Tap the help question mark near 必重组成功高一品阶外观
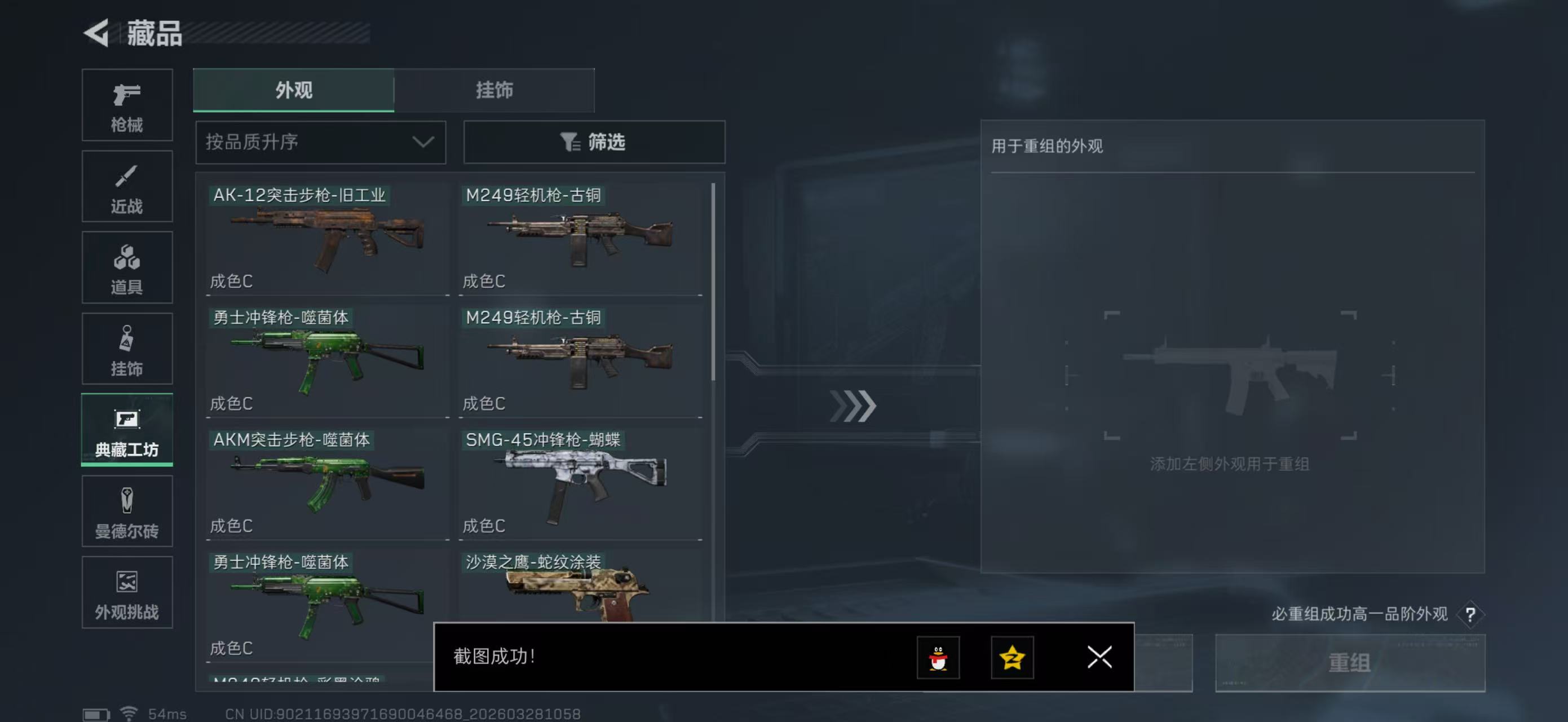Viewport: 1568px width, 722px height. [1470, 614]
